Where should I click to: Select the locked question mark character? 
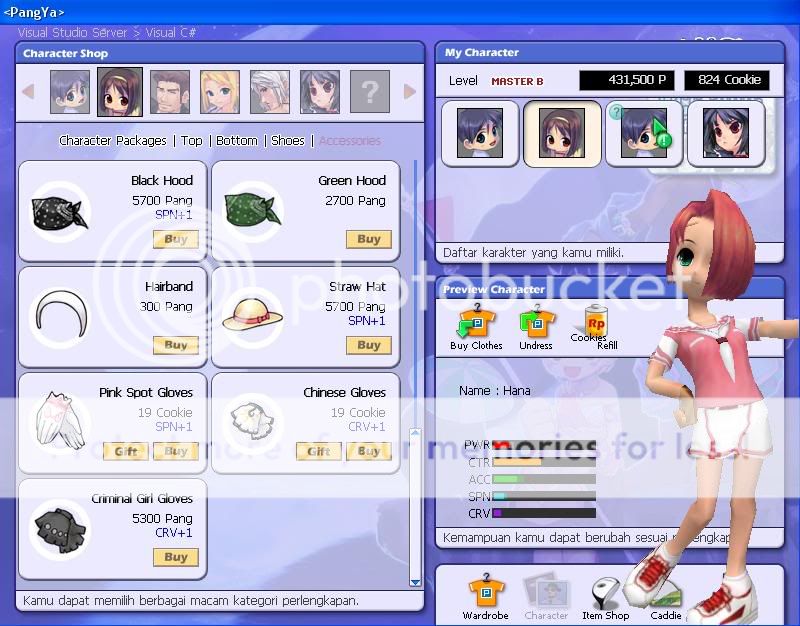tap(370, 92)
